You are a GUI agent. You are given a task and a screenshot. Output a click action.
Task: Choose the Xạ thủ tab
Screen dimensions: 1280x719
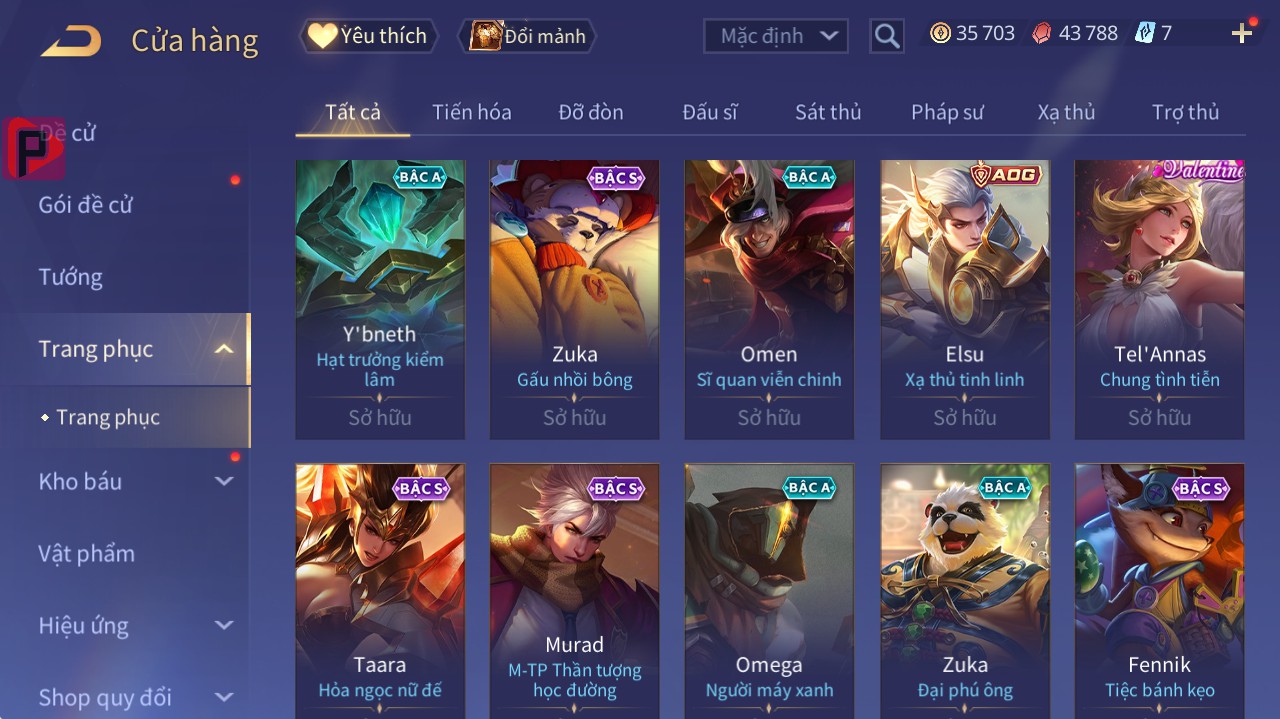click(1066, 112)
